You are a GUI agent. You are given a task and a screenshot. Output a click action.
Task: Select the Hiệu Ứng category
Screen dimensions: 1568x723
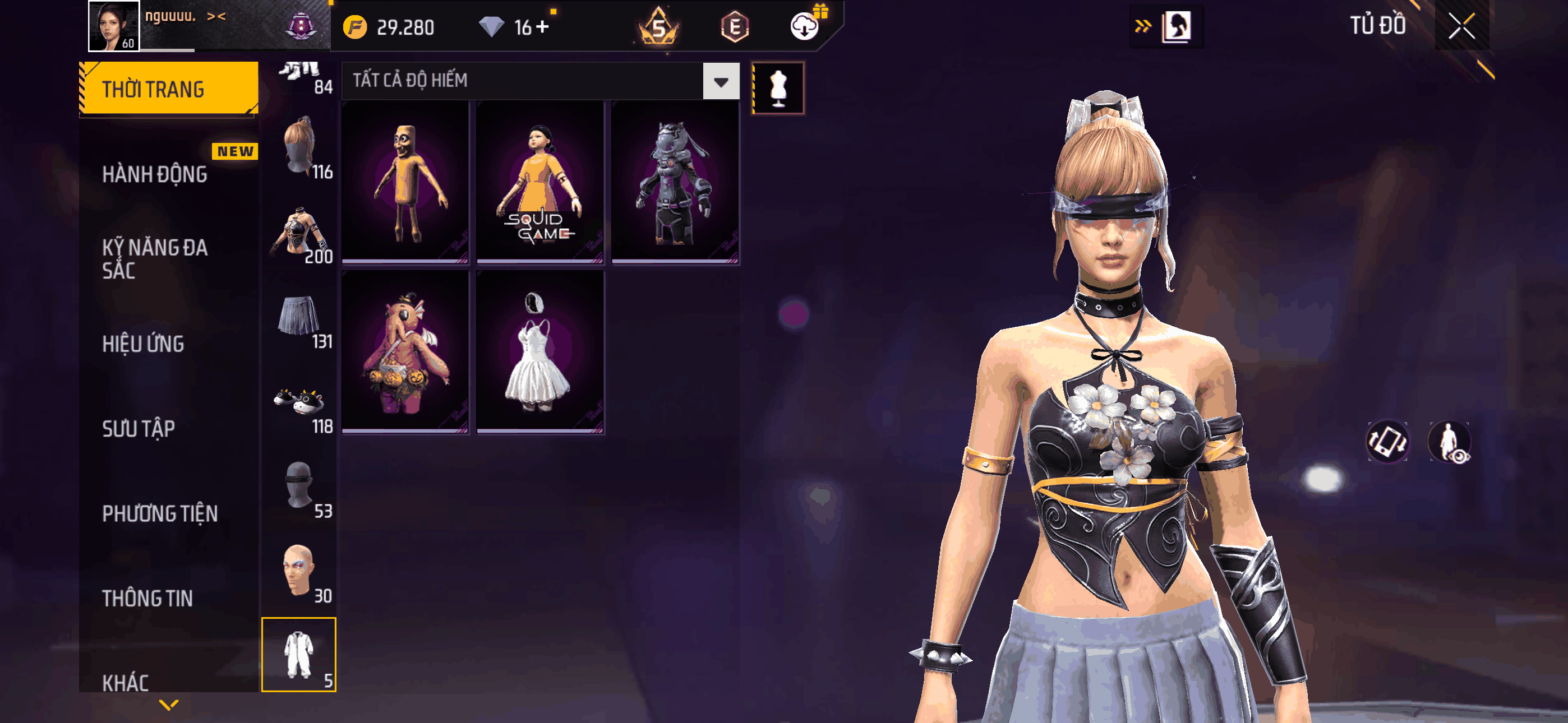[x=143, y=344]
